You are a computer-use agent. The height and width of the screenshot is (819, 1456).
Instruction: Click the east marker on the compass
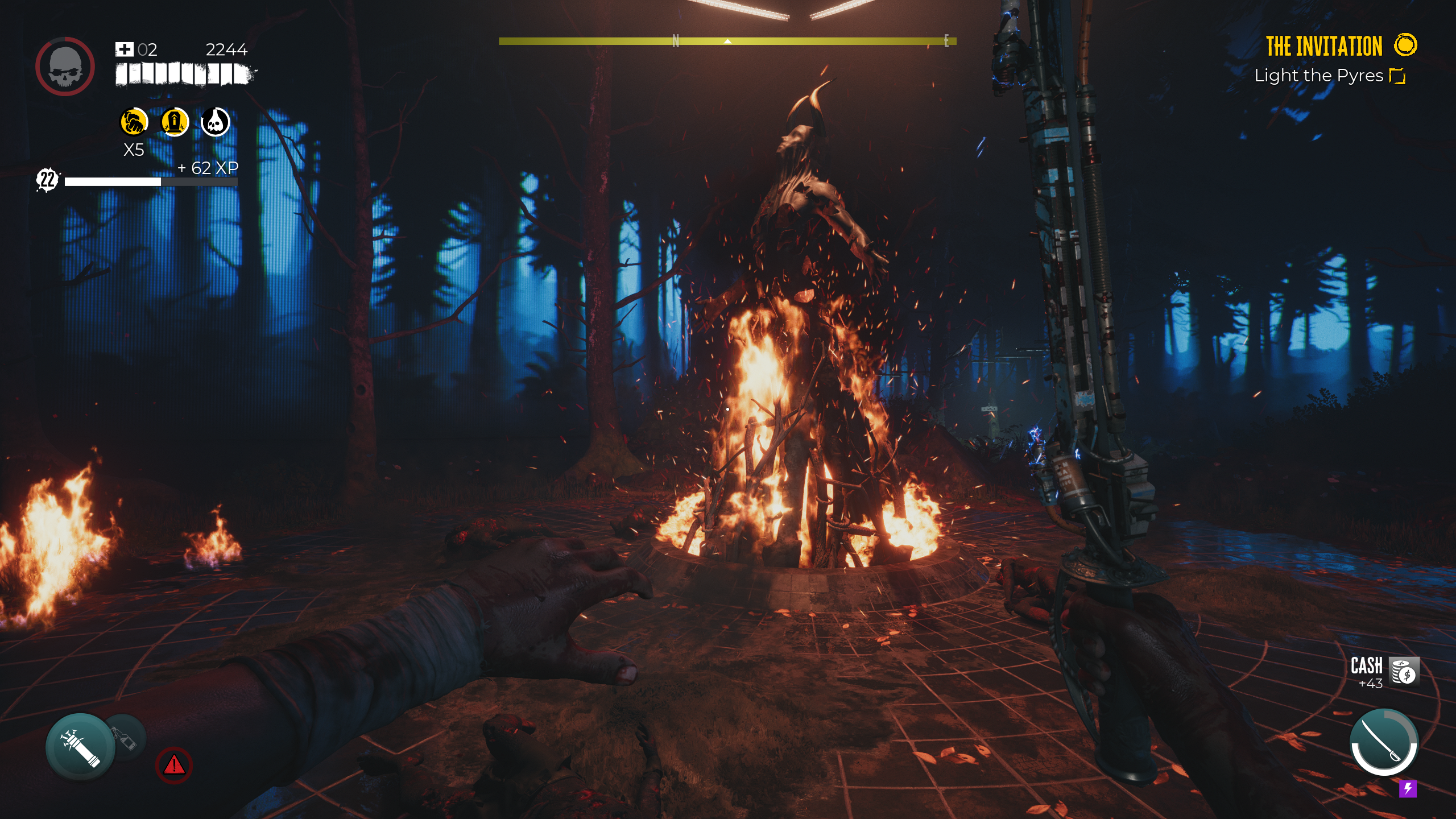point(945,40)
